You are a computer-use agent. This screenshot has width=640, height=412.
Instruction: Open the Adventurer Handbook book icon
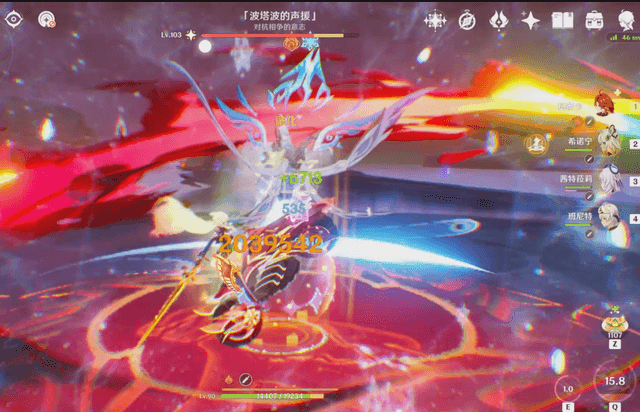[x=562, y=20]
